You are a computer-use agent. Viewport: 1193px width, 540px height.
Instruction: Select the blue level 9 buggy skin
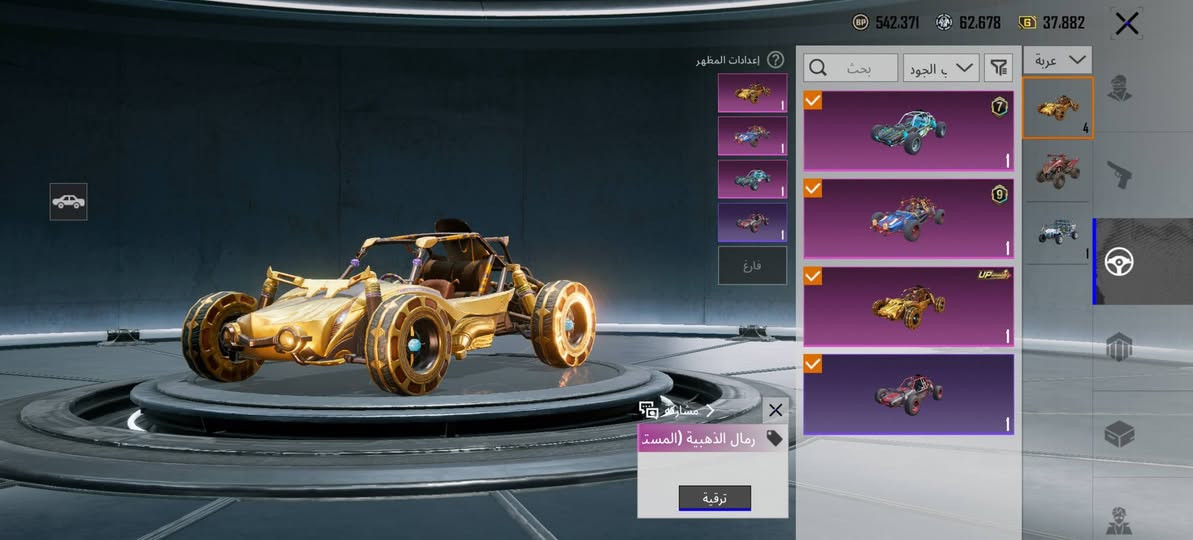tap(908, 218)
